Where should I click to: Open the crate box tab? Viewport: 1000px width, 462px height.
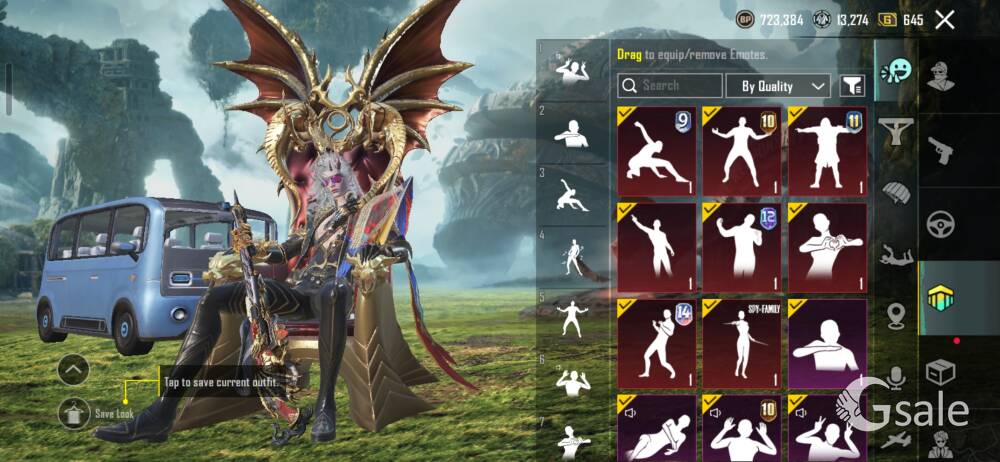point(941,373)
